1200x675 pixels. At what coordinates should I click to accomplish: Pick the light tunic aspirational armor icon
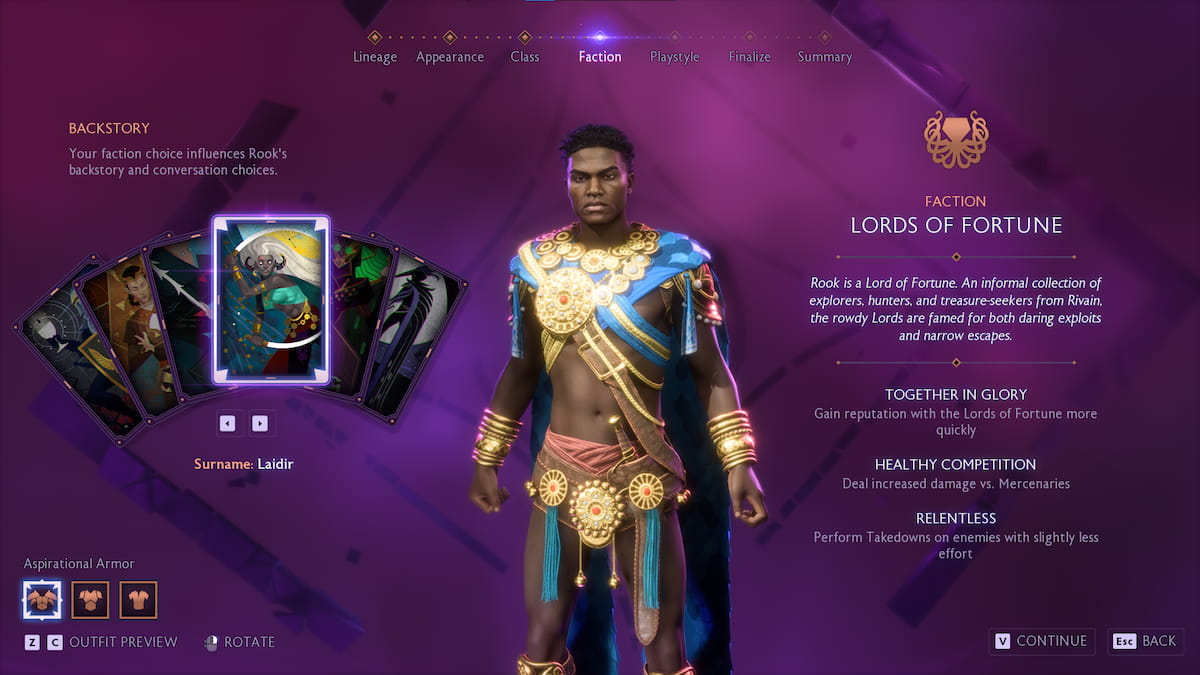(139, 600)
